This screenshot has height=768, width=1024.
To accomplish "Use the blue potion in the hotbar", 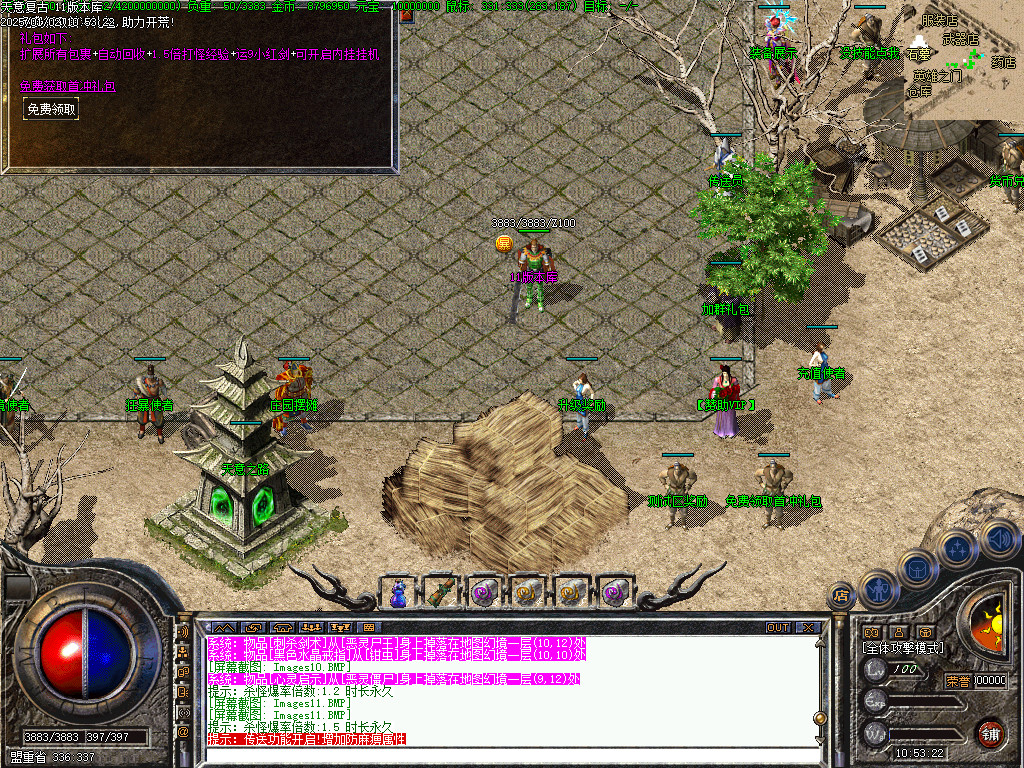I will tap(398, 593).
